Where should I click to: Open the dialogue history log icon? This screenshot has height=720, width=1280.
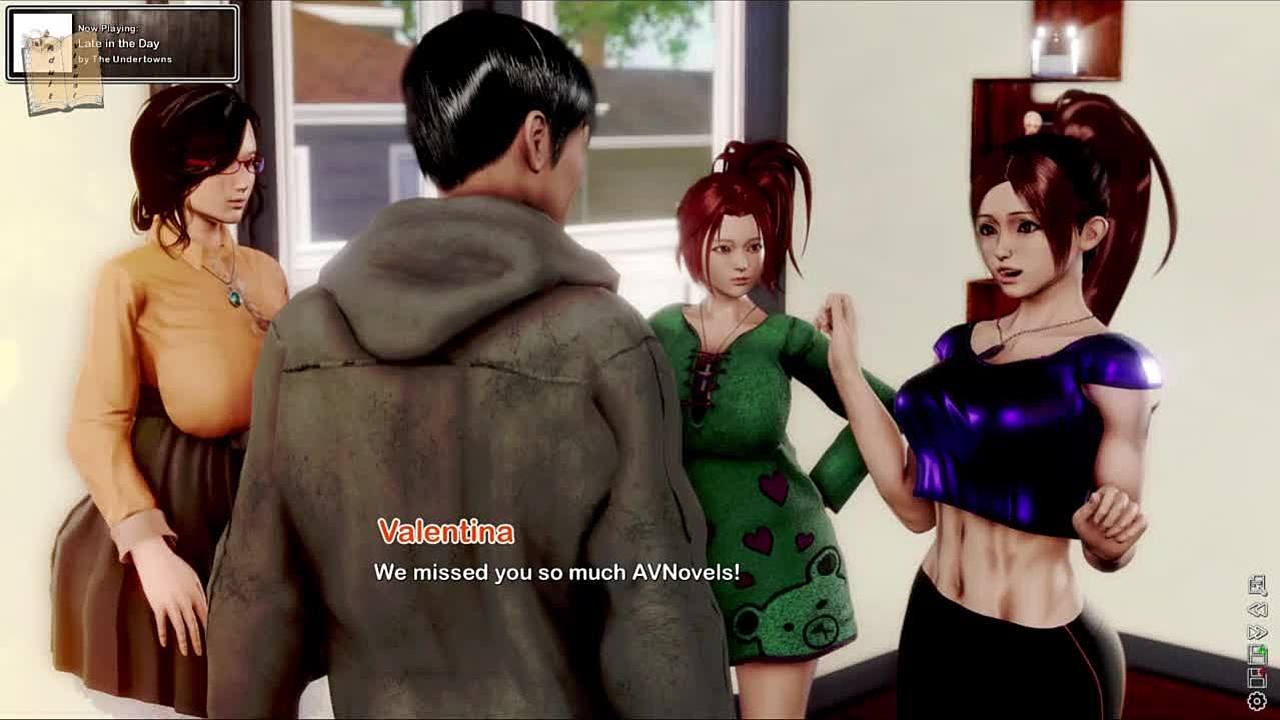[1257, 585]
